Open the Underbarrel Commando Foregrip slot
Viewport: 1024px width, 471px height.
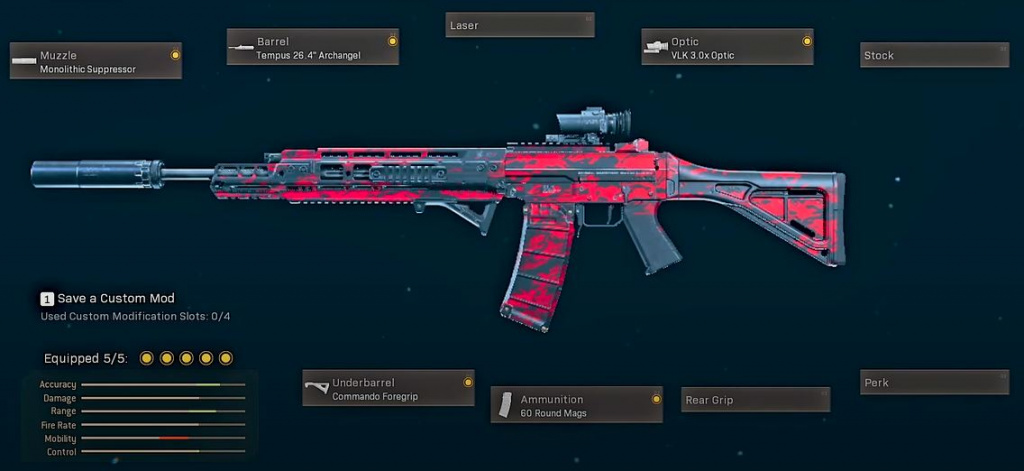click(388, 388)
